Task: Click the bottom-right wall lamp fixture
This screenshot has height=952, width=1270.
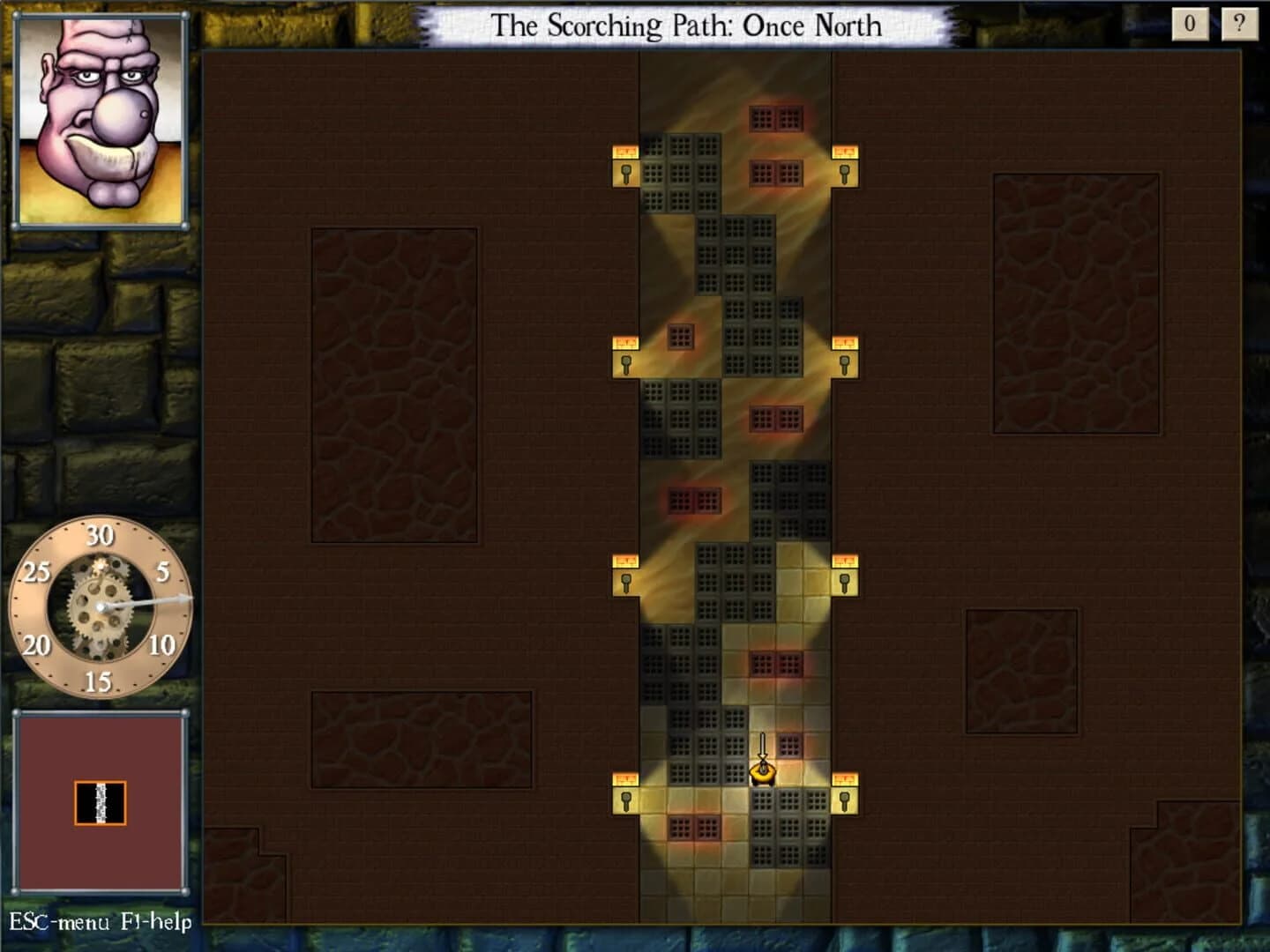Action: [845, 777]
